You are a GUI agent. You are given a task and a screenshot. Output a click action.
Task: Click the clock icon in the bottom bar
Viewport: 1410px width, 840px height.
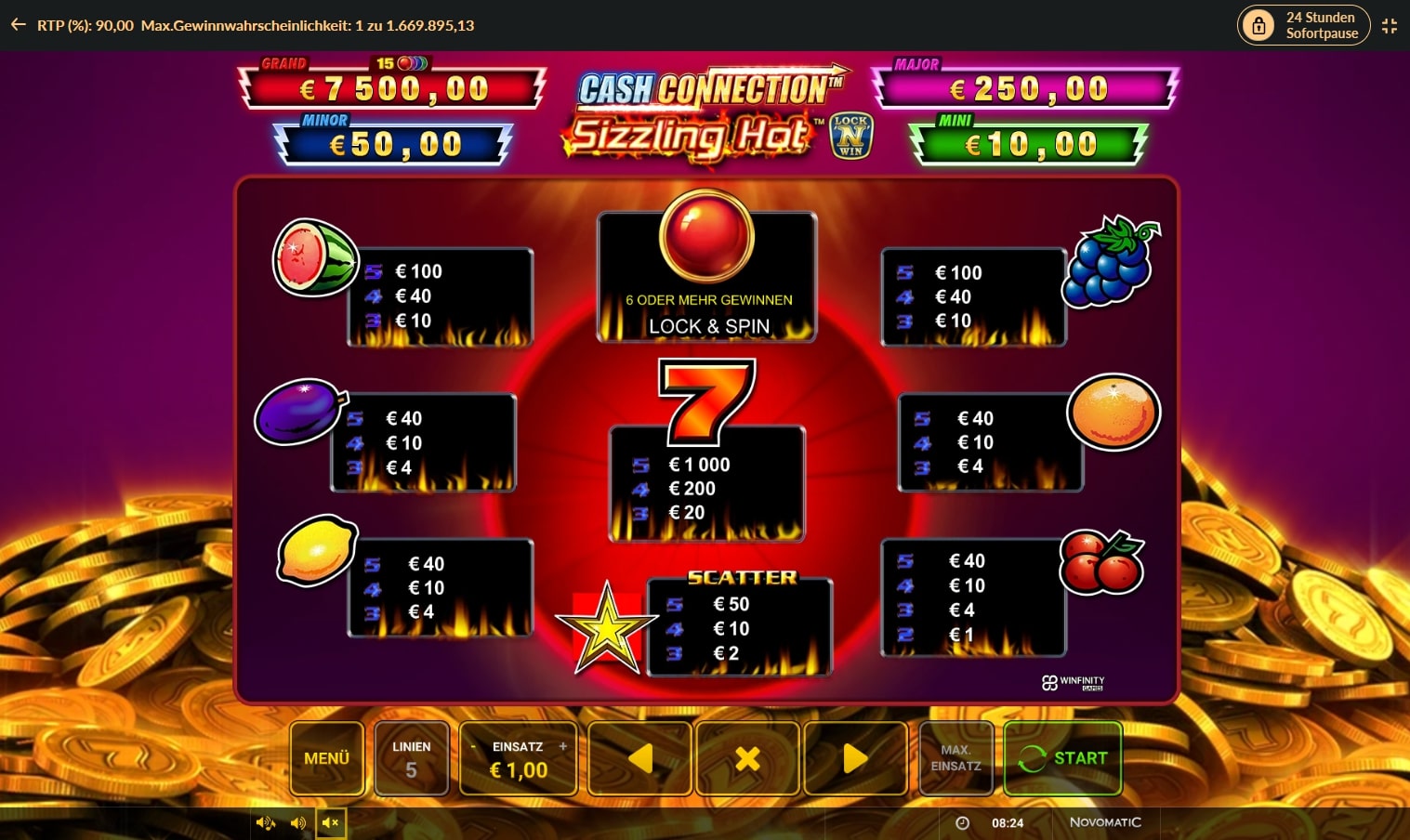(x=962, y=822)
